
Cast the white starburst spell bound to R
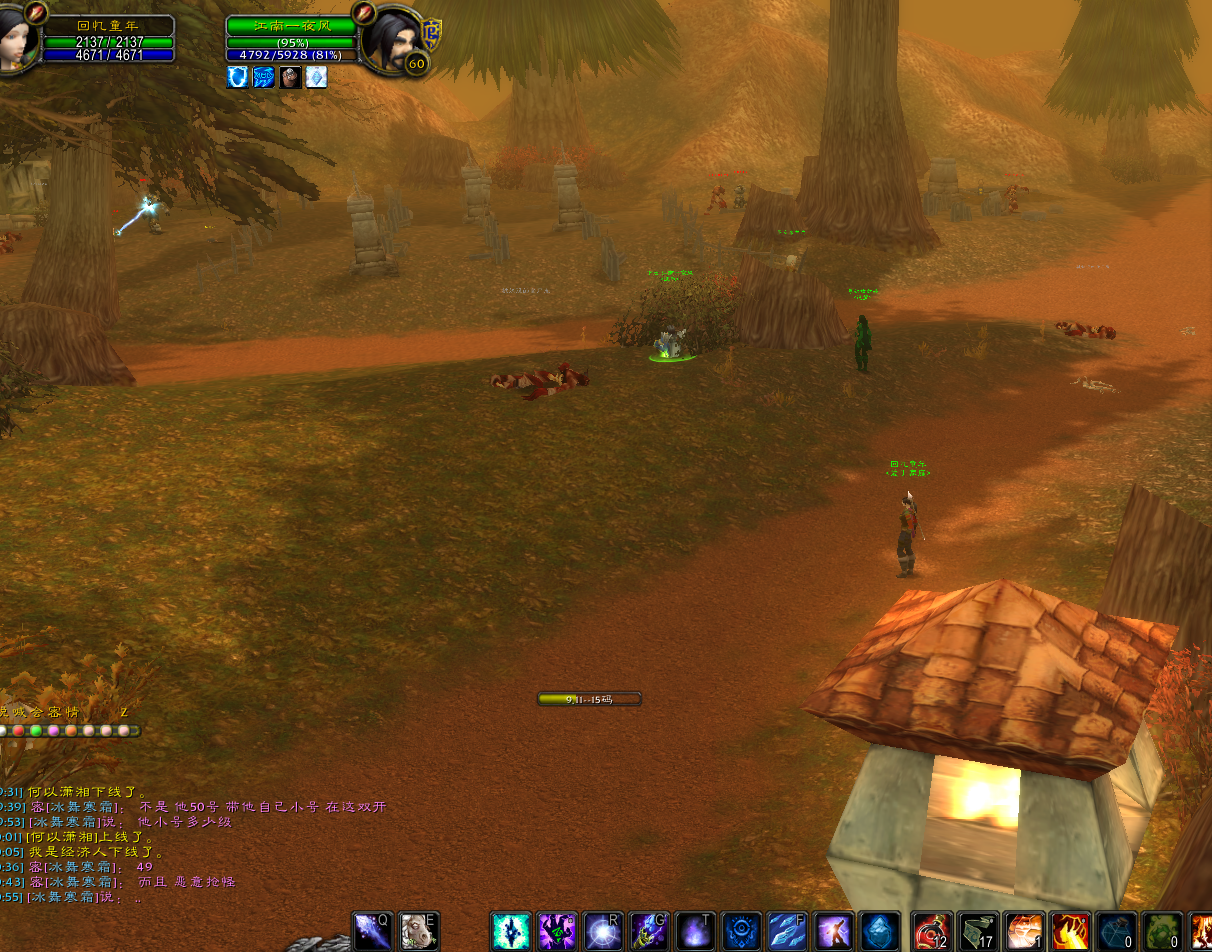coord(603,931)
